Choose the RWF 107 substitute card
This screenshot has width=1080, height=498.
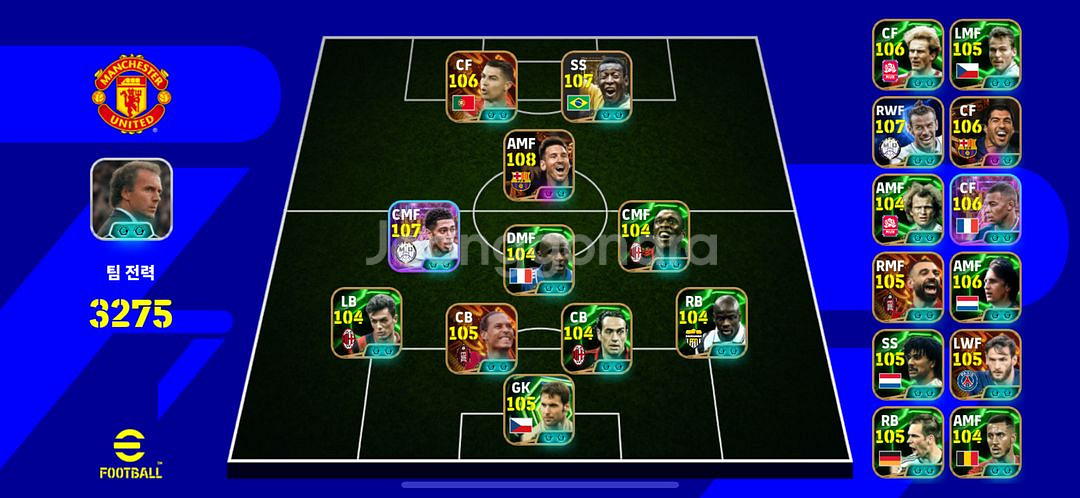click(x=908, y=133)
